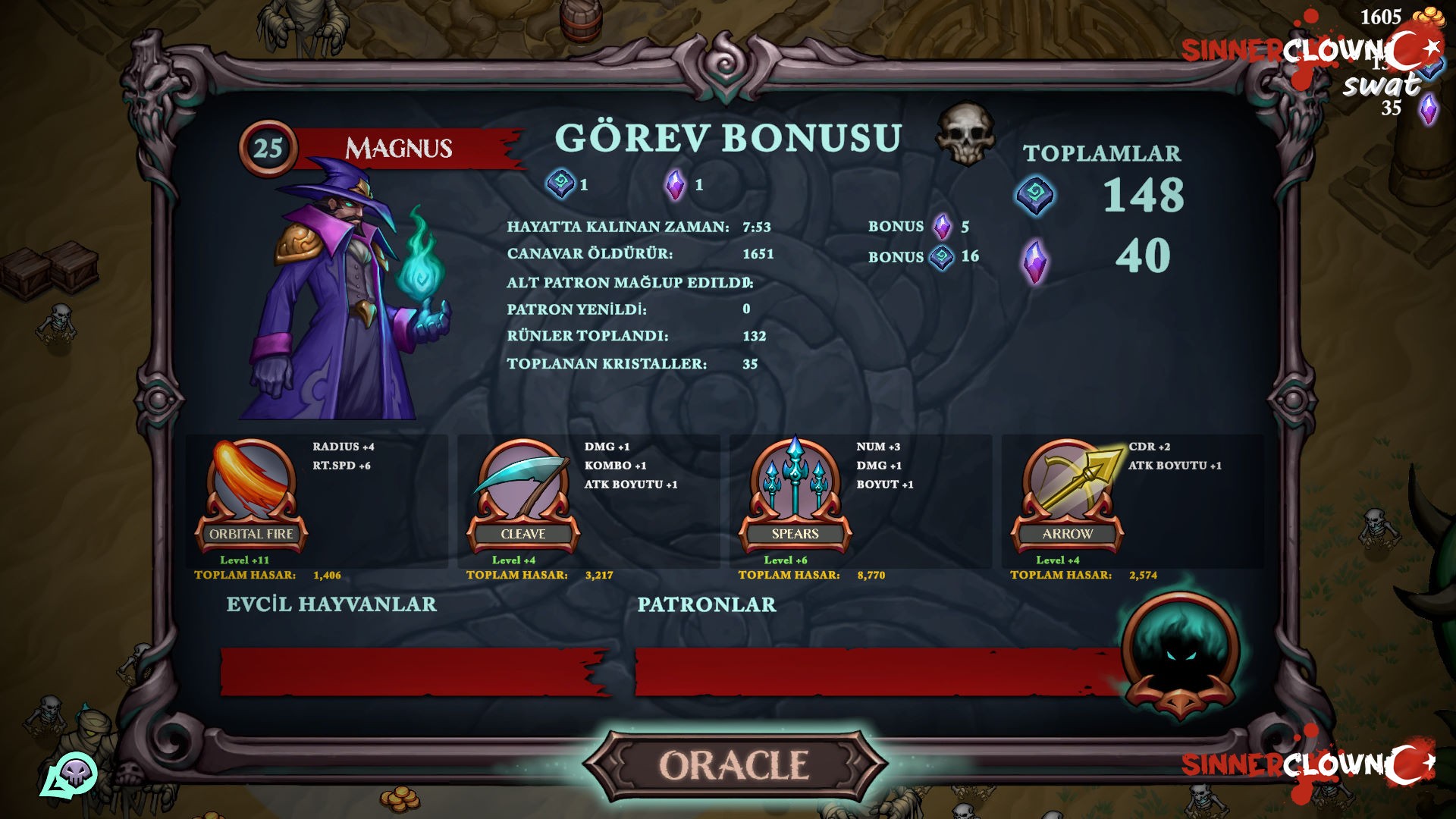
Task: Open the EVCIL HAYVANLAR section
Action: coord(329,605)
